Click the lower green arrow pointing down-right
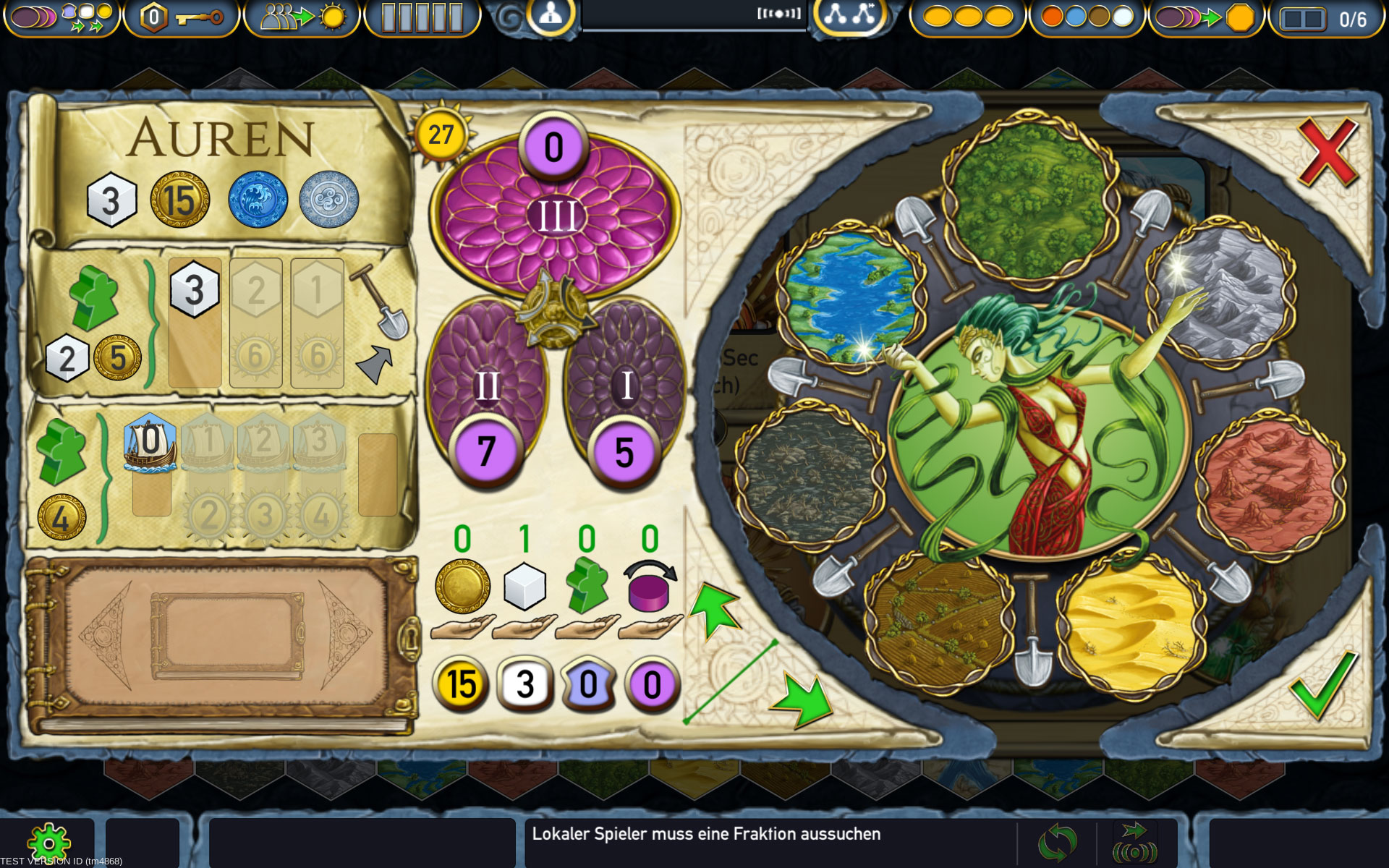 pyautogui.click(x=804, y=699)
